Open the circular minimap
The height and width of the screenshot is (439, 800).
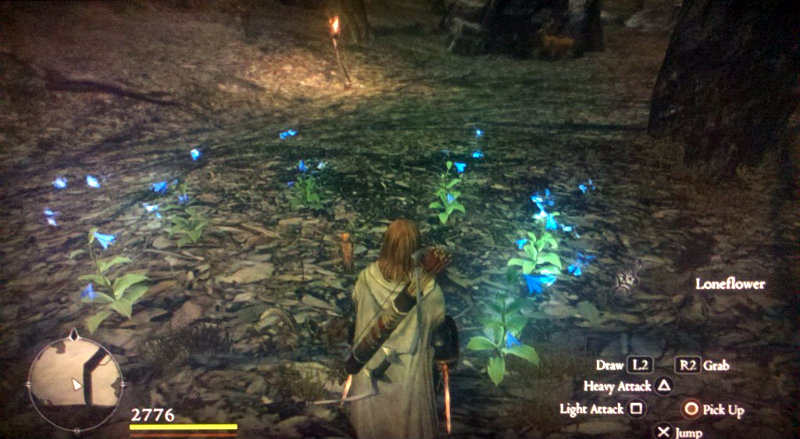[x=75, y=381]
